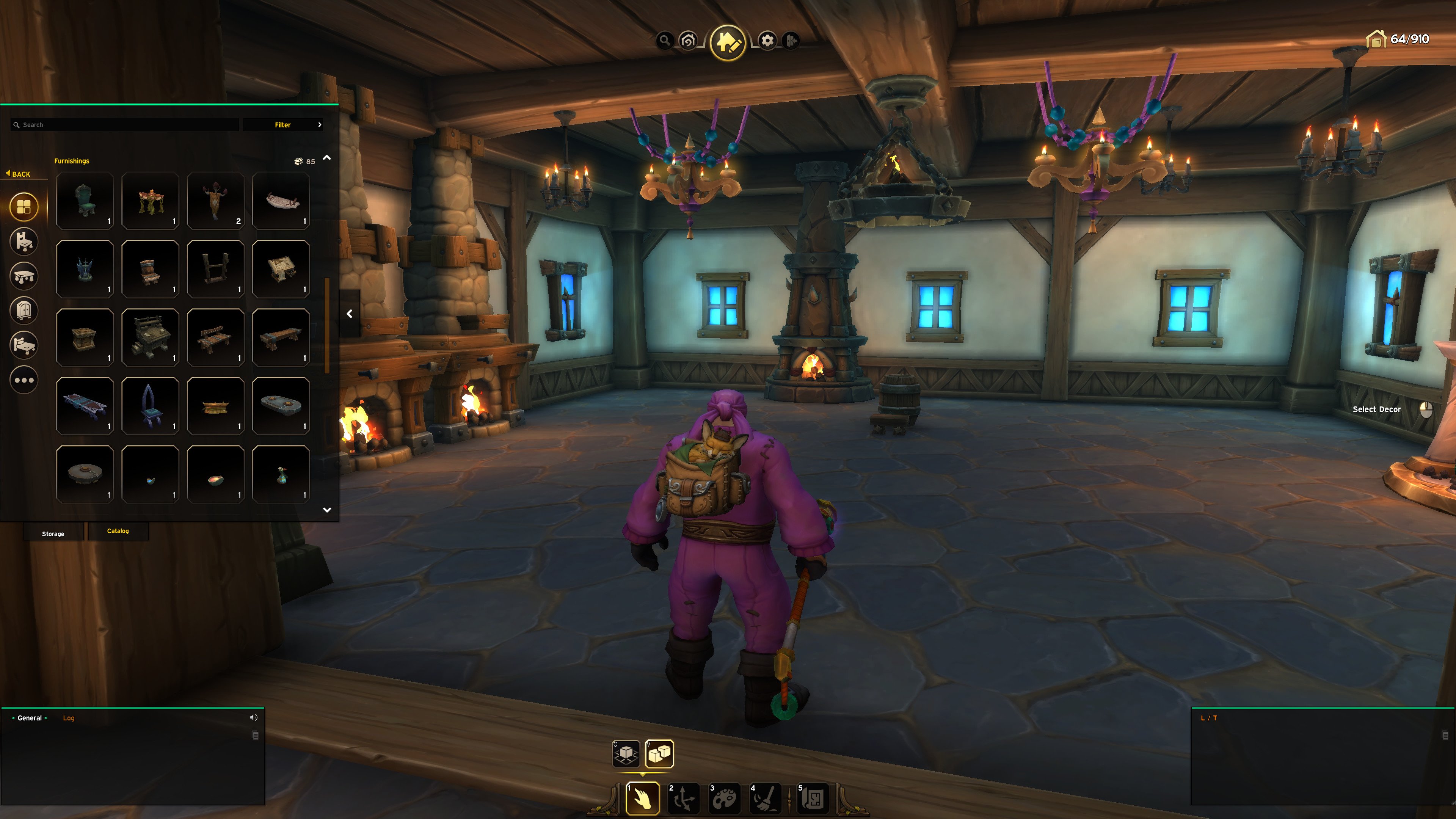Switch to the Catalog tab
This screenshot has height=819, width=1456.
pos(118,531)
